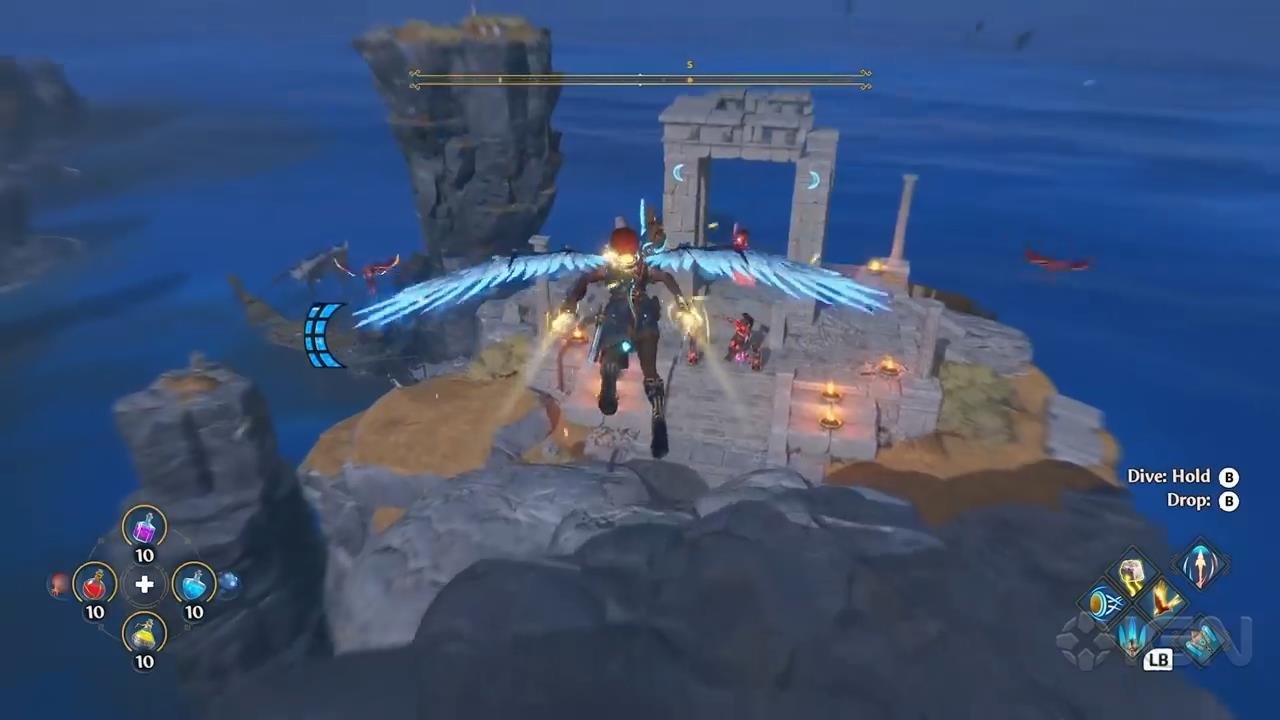The width and height of the screenshot is (1280, 720).
Task: Select the purple potion slot
Action: (145, 526)
